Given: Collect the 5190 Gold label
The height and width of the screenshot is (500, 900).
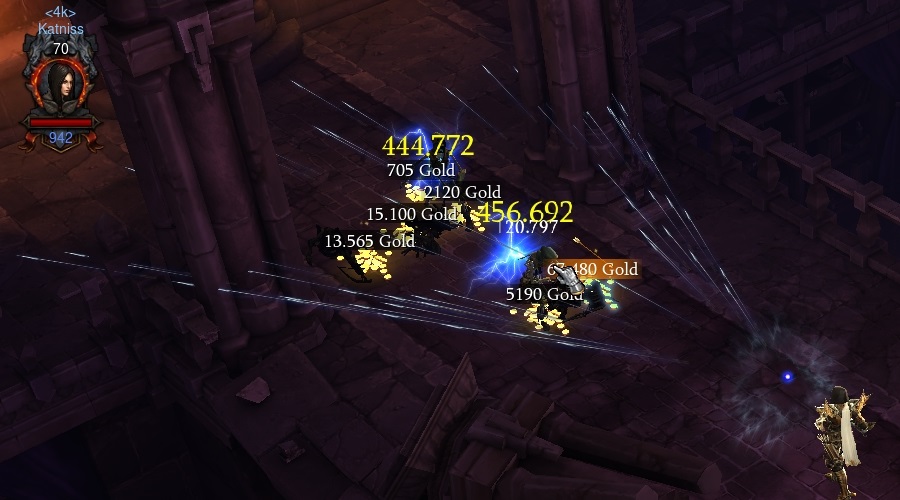Looking at the screenshot, I should (x=544, y=294).
